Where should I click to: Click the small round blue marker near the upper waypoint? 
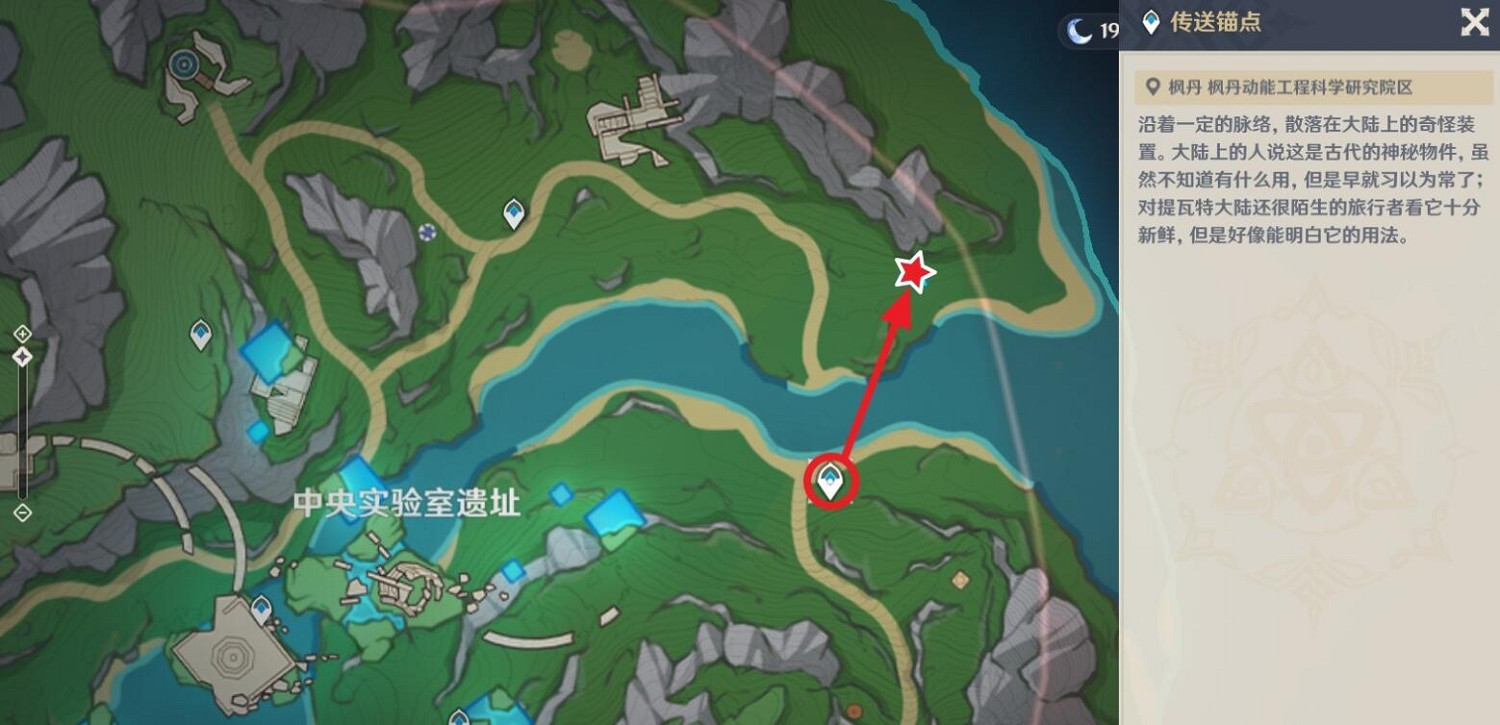point(430,234)
